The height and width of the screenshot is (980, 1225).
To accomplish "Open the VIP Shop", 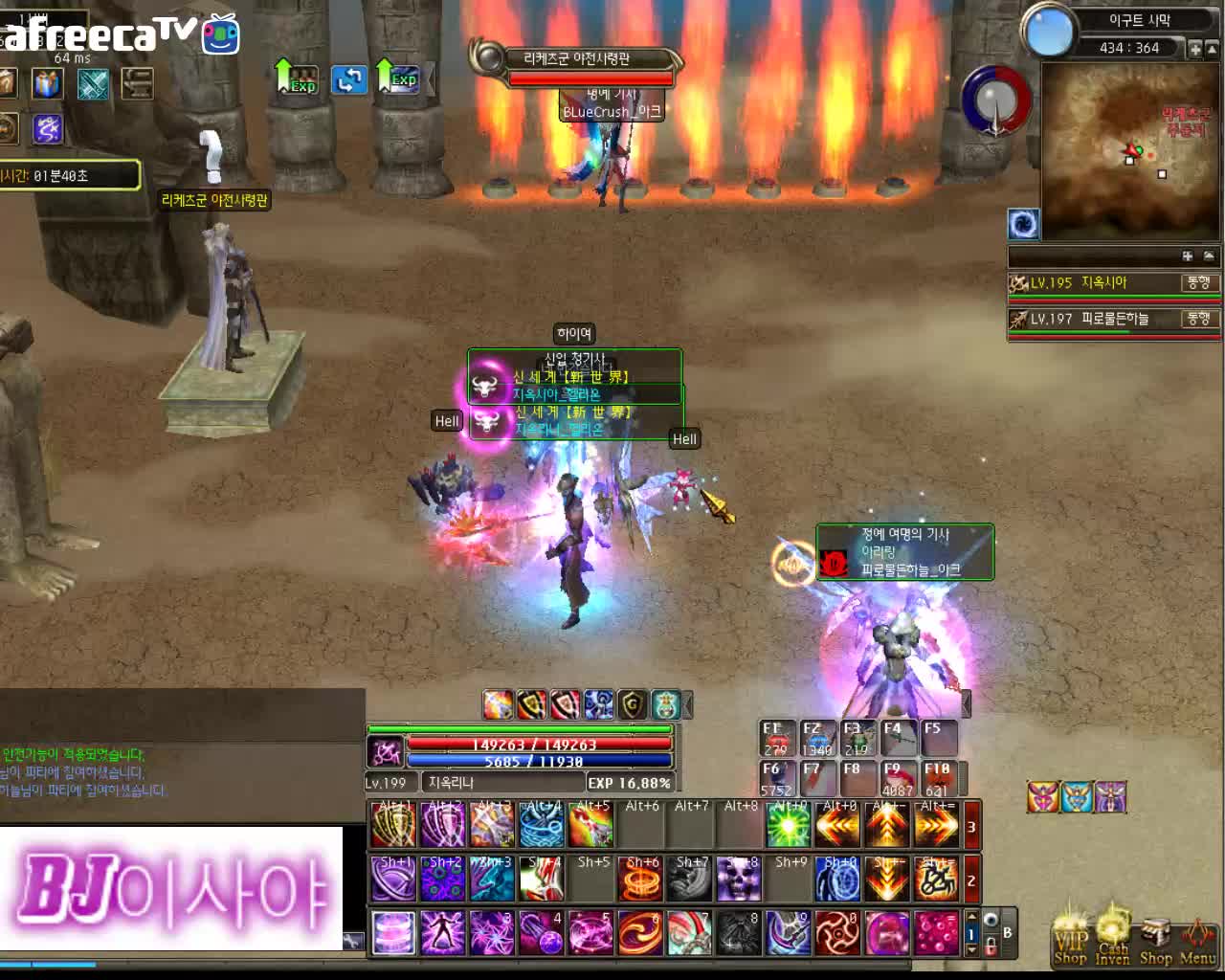I will 1070,941.
